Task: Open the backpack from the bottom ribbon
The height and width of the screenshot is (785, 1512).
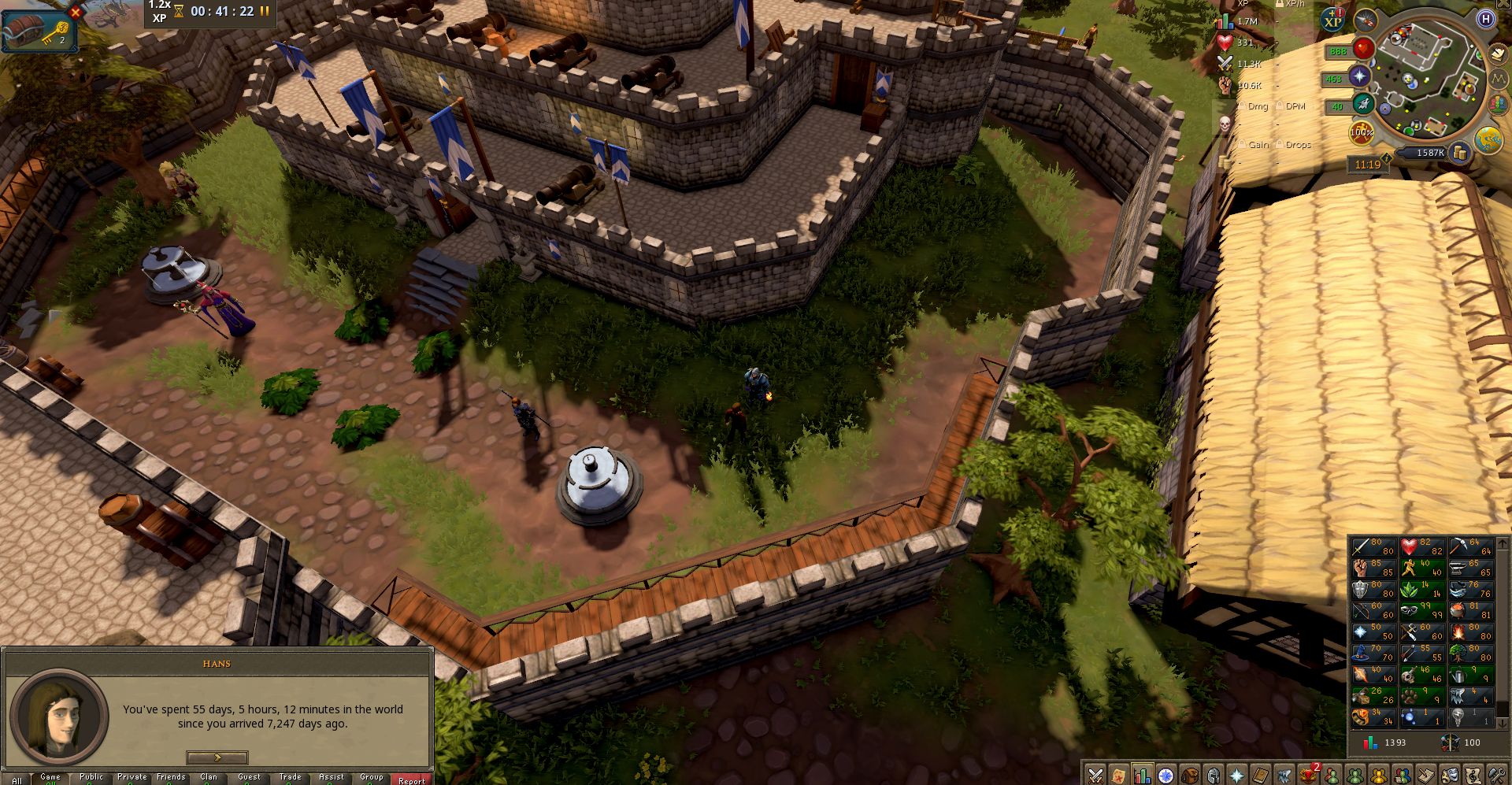Action: point(1190,776)
